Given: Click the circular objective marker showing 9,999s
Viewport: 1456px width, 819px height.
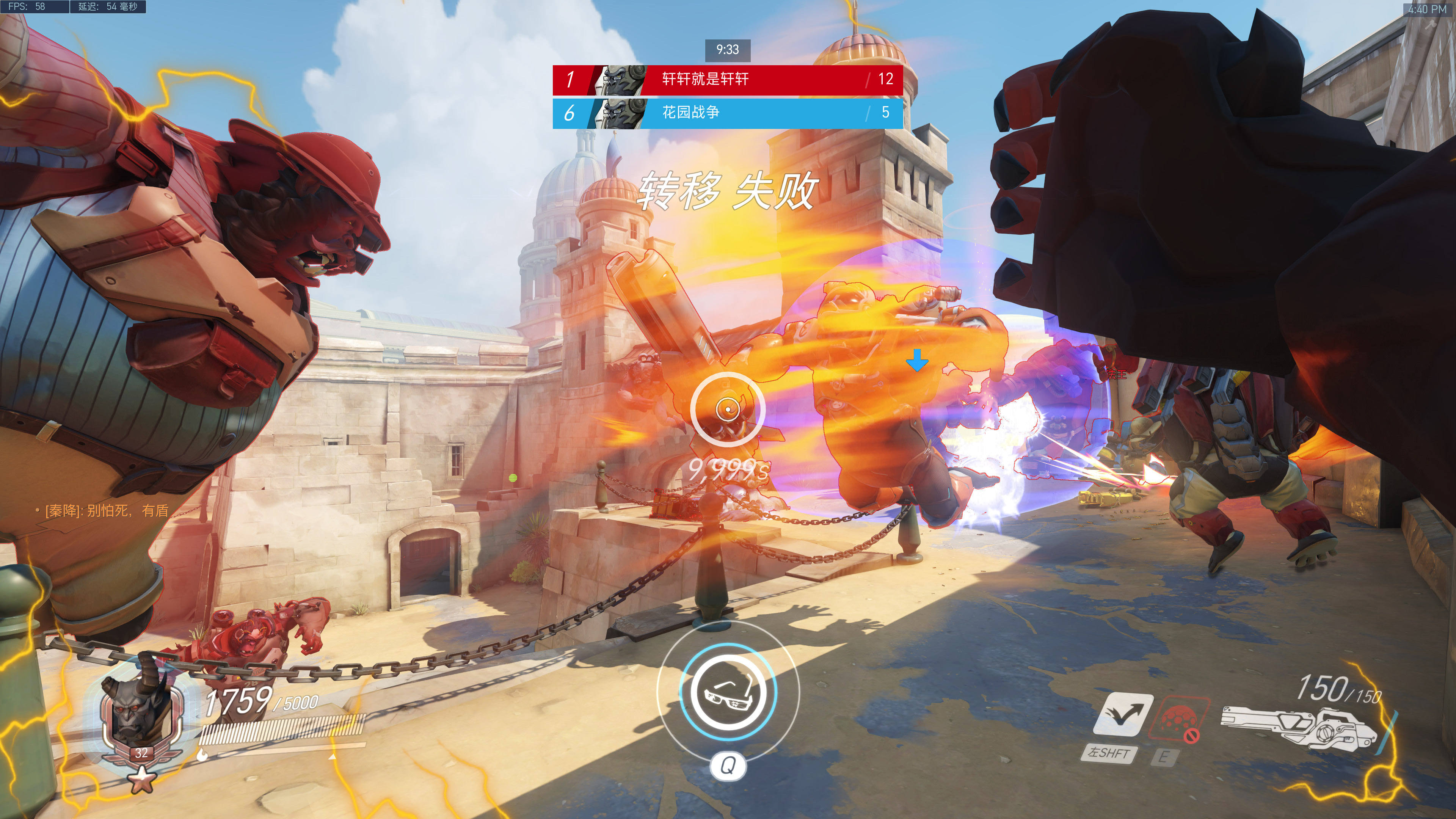Looking at the screenshot, I should pyautogui.click(x=728, y=409).
